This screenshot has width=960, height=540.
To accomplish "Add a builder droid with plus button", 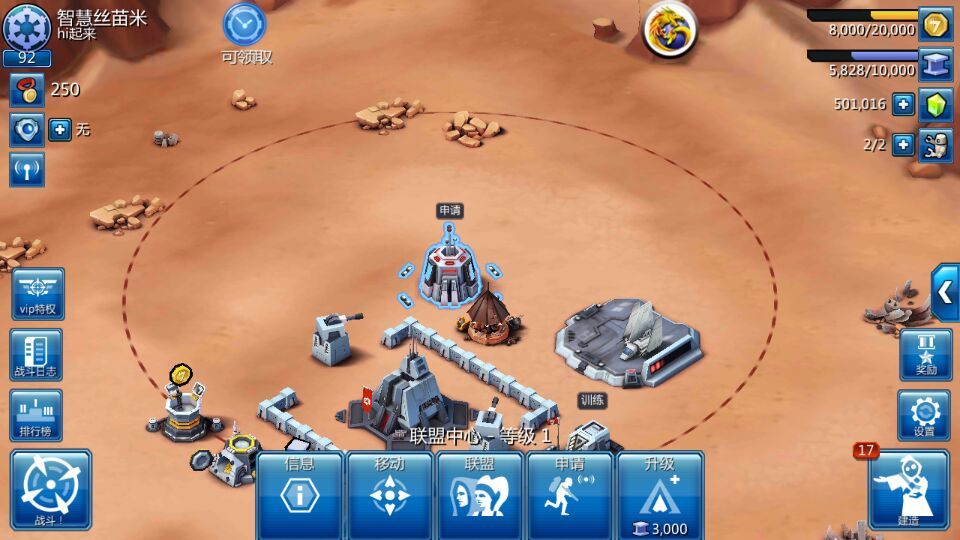I will [x=903, y=145].
